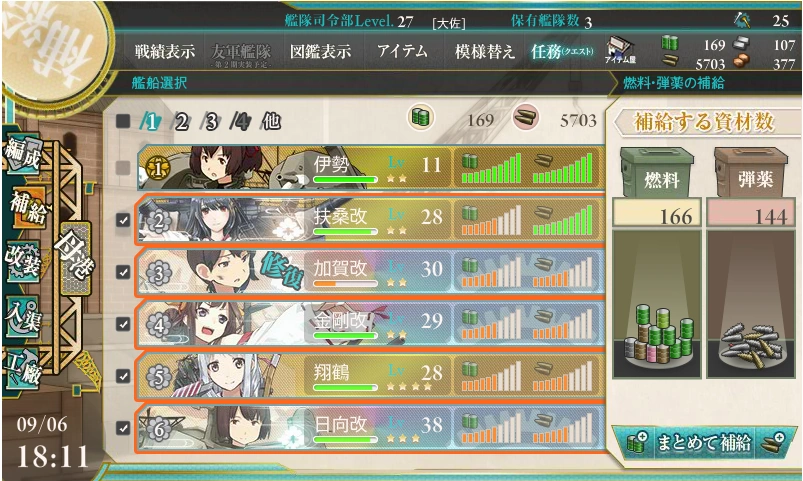Uncheck the 扶桑改 resupply checkbox
Viewport: 803px width, 481px height.
click(123, 220)
